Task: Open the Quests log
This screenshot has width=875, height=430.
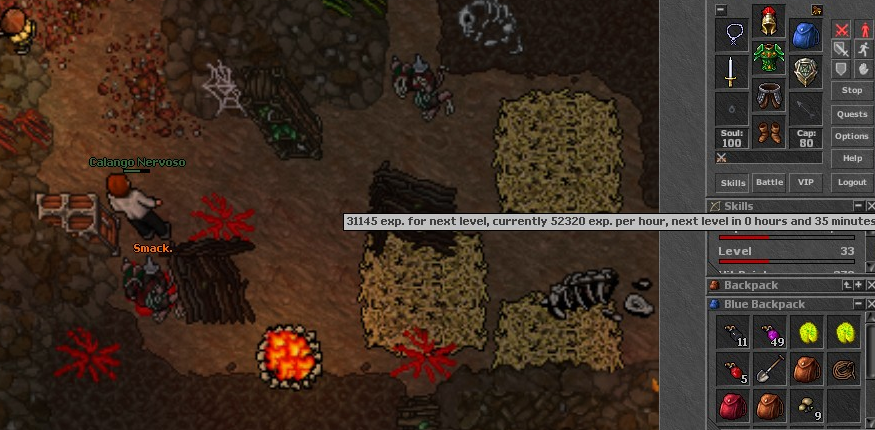Action: [x=851, y=114]
